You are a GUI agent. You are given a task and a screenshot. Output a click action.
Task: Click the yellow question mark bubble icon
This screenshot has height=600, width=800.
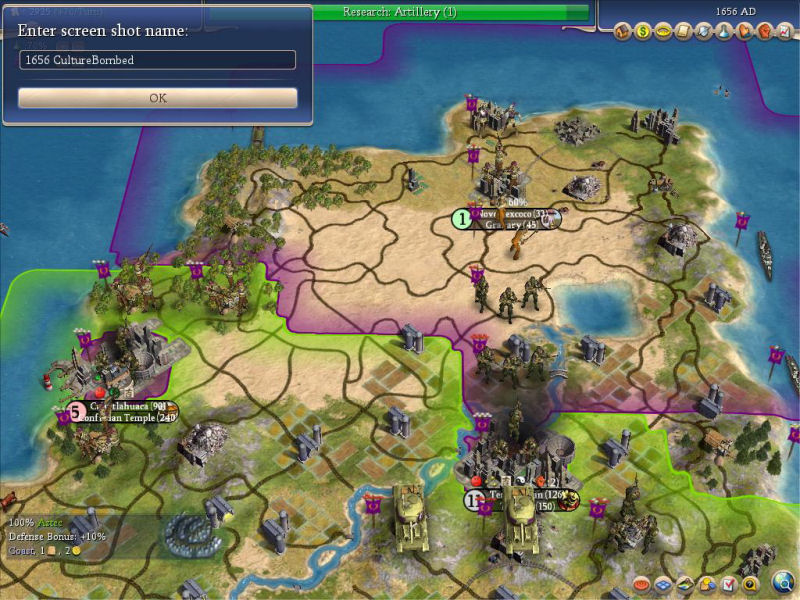pyautogui.click(x=749, y=583)
